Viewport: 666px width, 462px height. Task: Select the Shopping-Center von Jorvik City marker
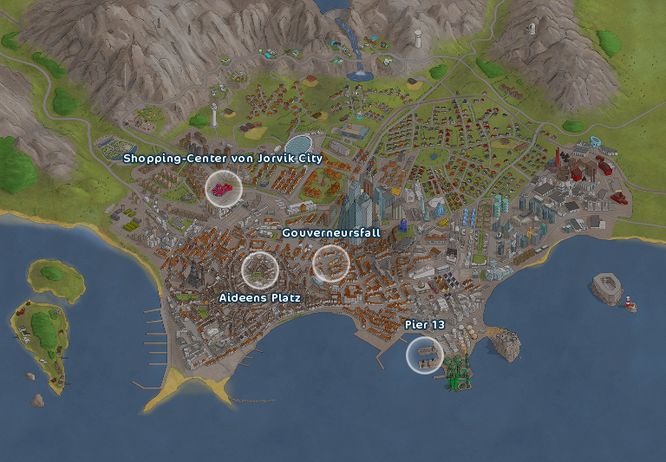pos(223,188)
